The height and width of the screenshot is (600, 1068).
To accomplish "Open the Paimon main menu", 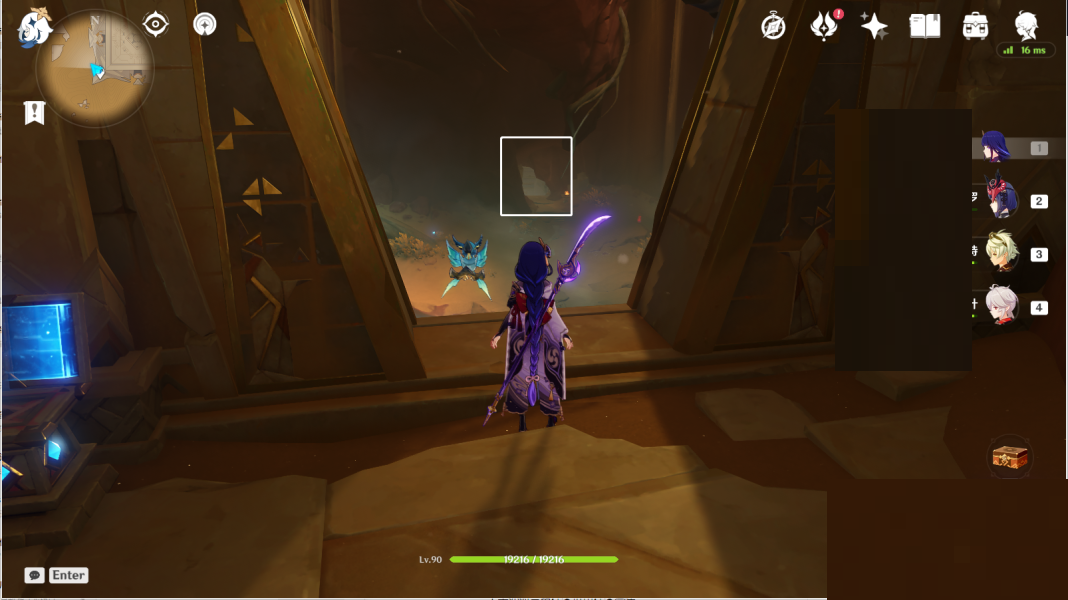I will tap(35, 28).
